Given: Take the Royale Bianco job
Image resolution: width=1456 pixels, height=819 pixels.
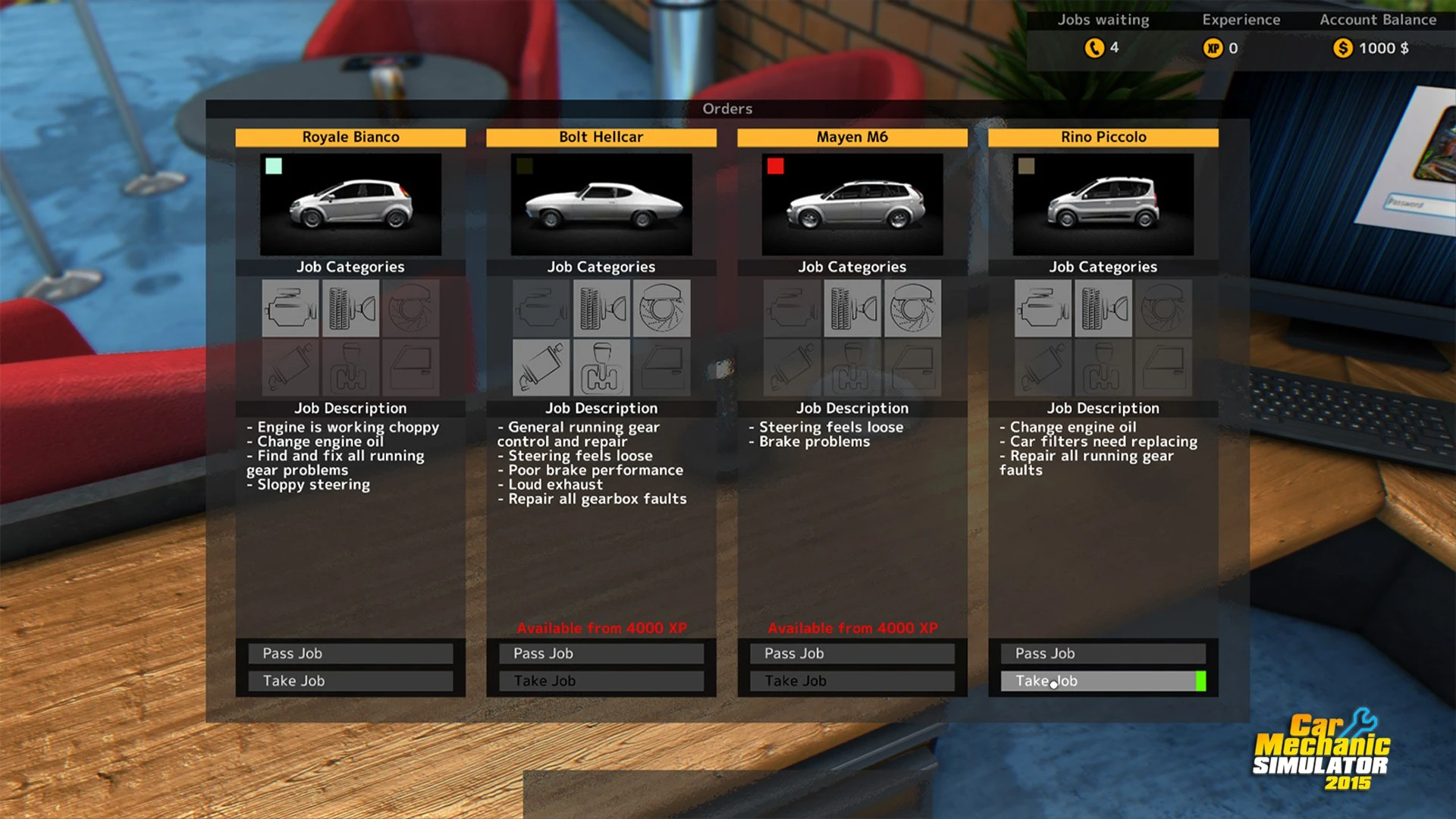Looking at the screenshot, I should click(350, 681).
